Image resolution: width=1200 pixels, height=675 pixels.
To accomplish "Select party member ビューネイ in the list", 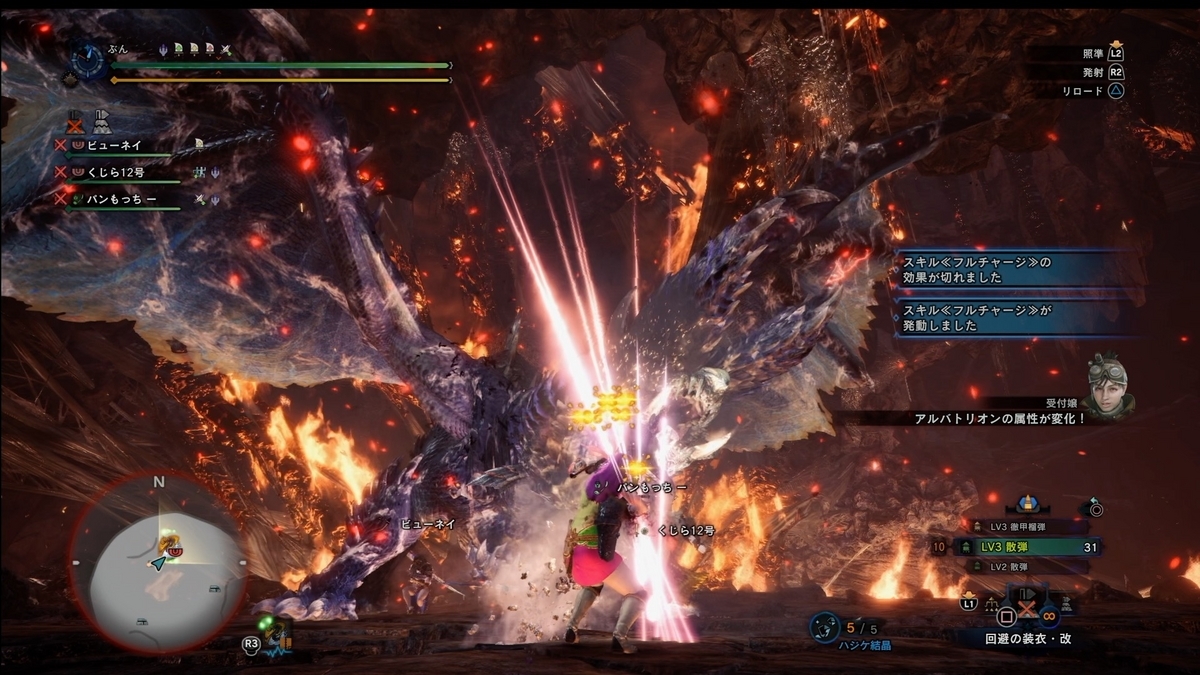I will [x=115, y=145].
